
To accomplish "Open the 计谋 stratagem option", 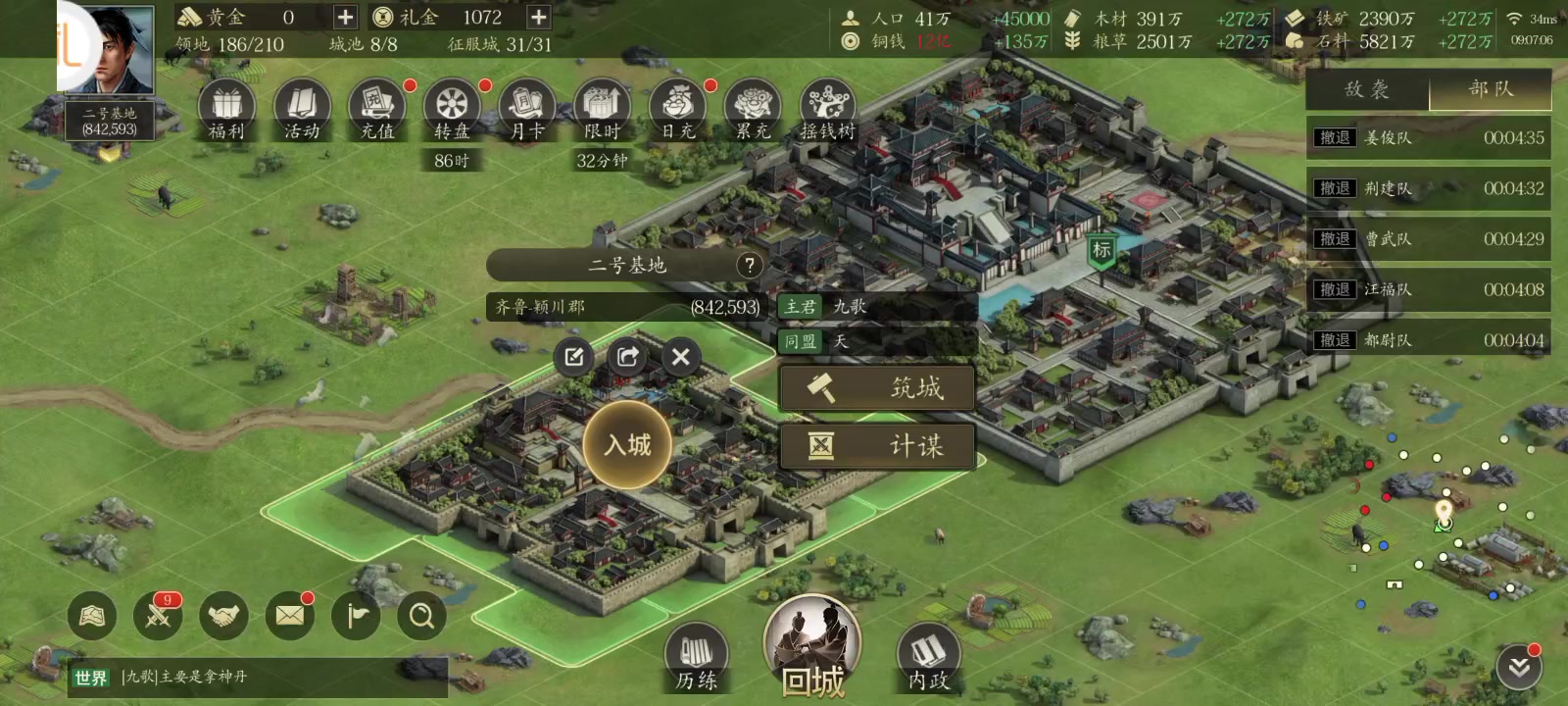I will pos(877,446).
